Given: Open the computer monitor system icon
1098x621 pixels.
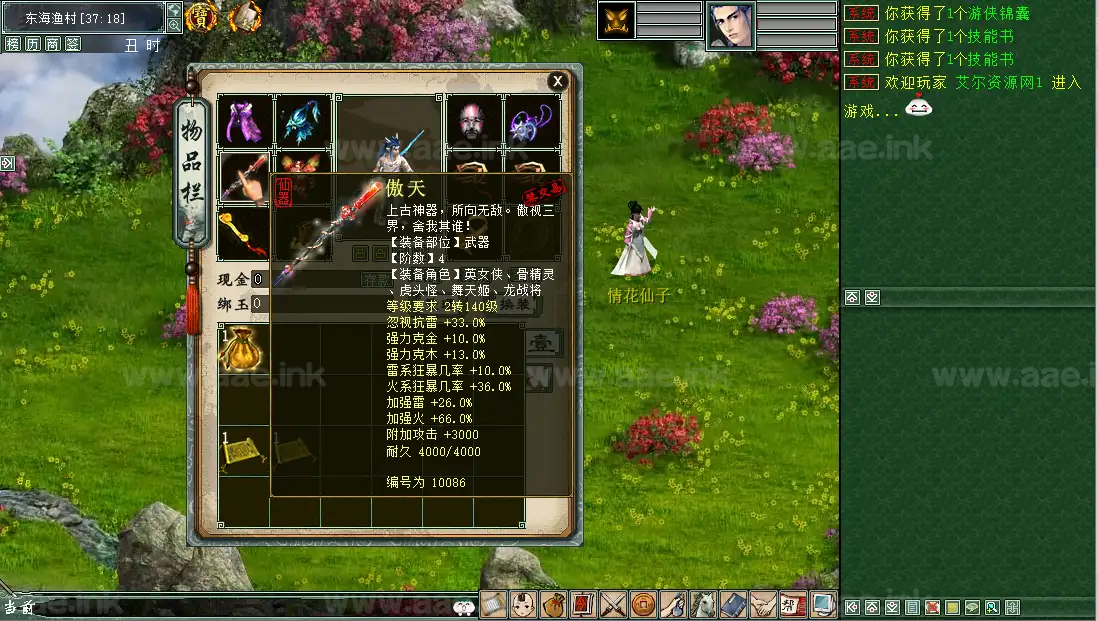Looking at the screenshot, I should coord(824,605).
